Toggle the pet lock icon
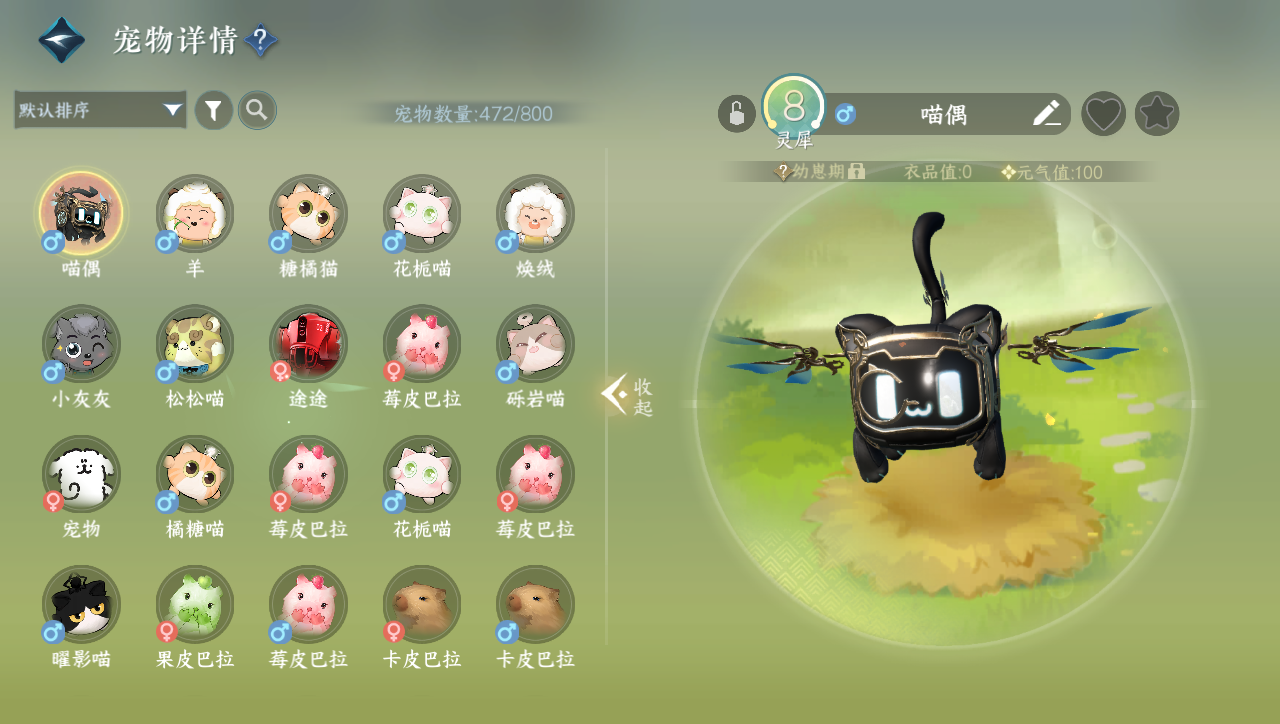Image resolution: width=1280 pixels, height=724 pixels. pos(736,114)
